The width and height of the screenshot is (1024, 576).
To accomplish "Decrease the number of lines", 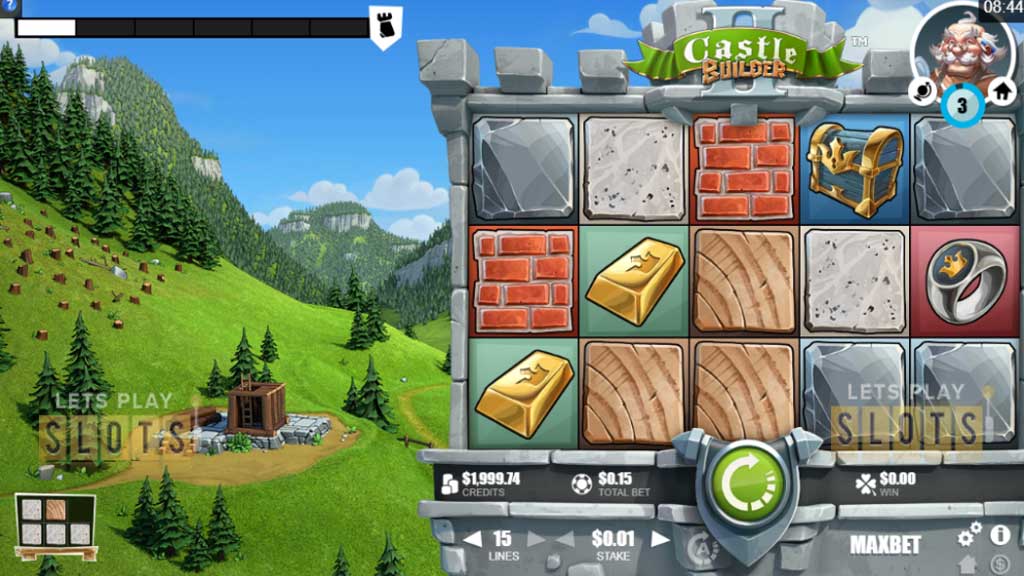I will [x=472, y=539].
